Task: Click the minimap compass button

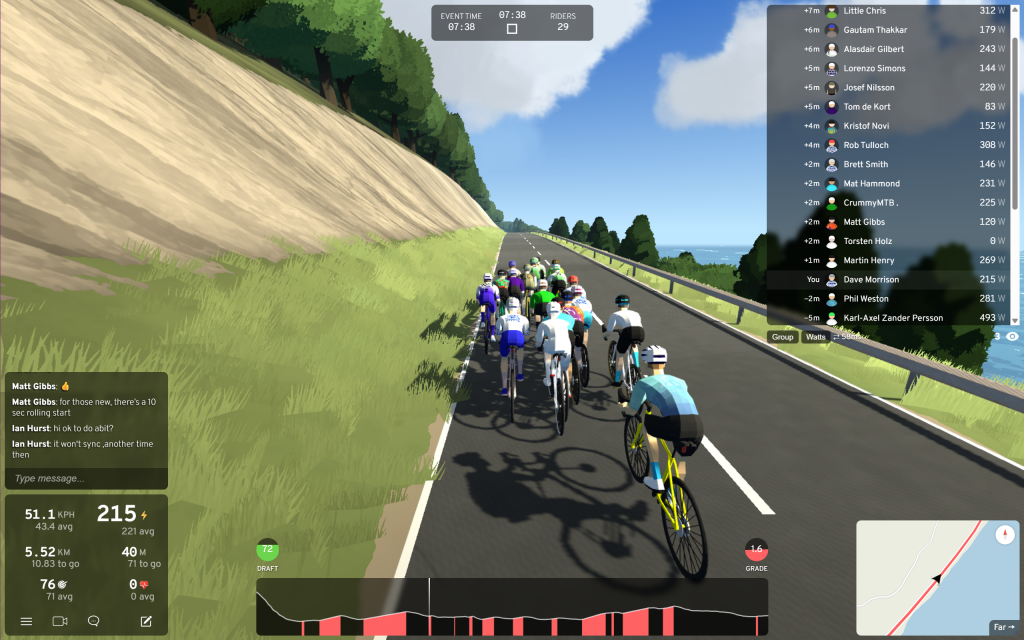Action: coord(1004,535)
